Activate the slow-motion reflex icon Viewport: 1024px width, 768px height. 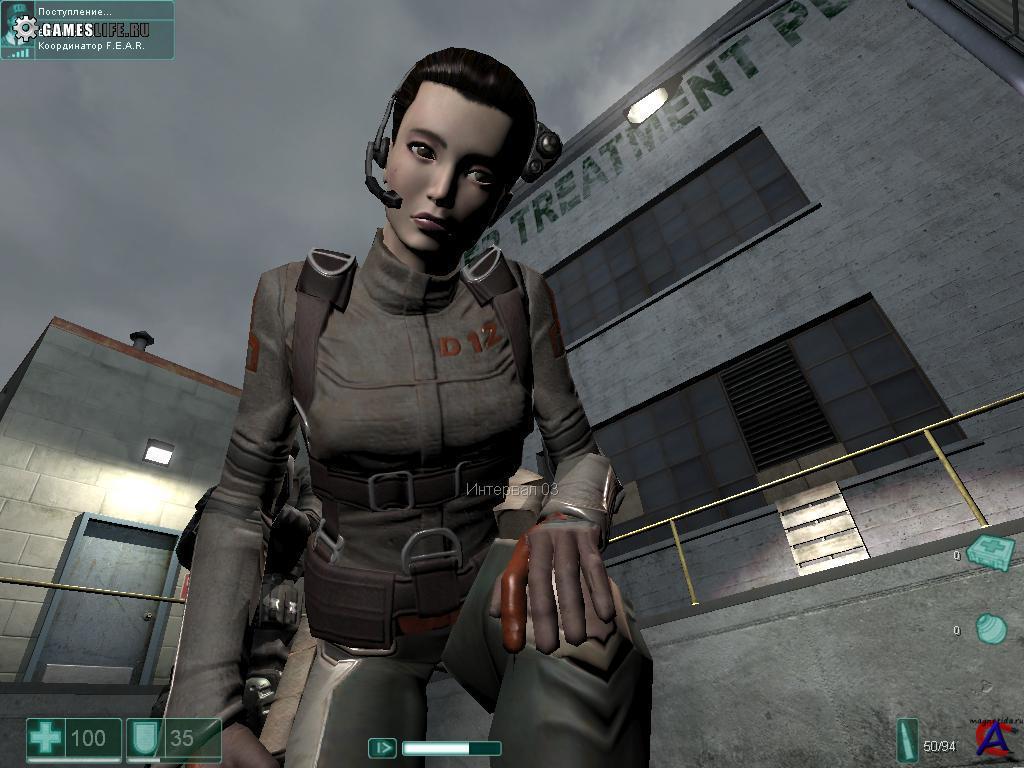[x=382, y=747]
